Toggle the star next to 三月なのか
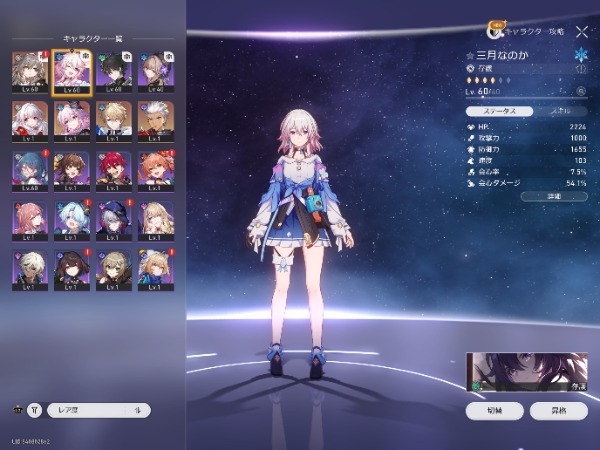Screen dimensions: 600x450 [470, 55]
